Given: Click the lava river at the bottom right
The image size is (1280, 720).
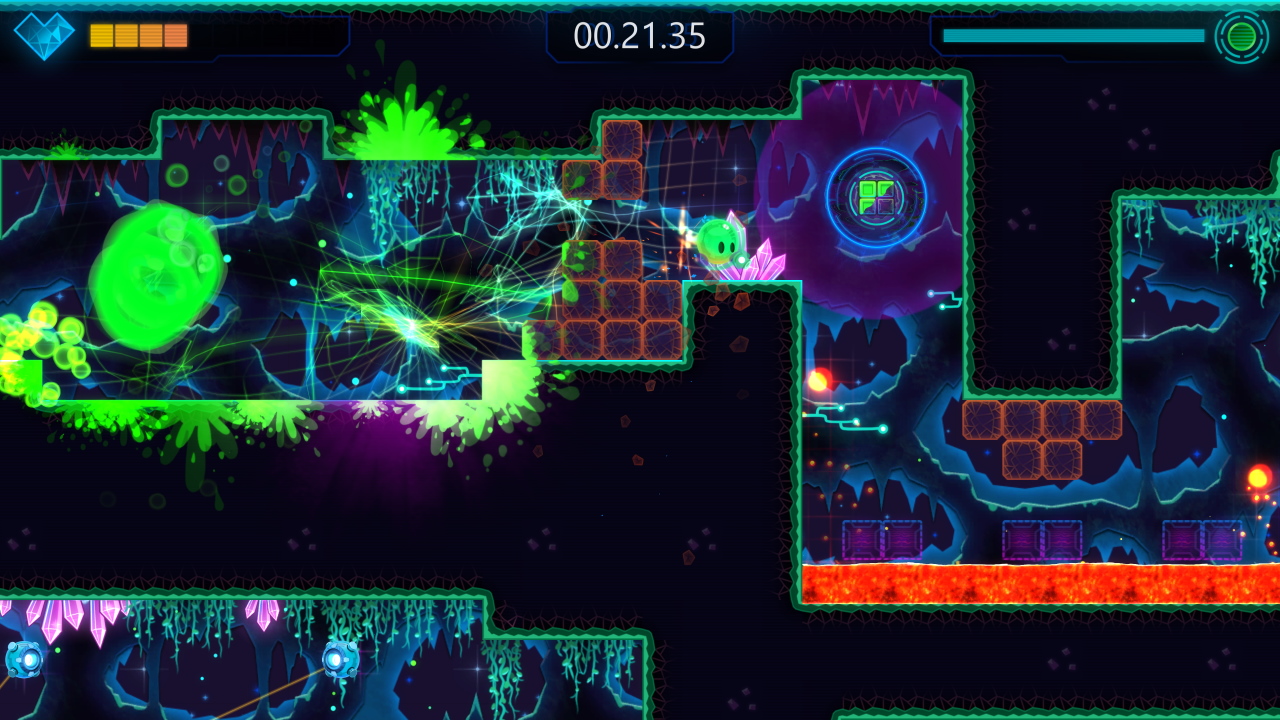Looking at the screenshot, I should [x=1040, y=580].
